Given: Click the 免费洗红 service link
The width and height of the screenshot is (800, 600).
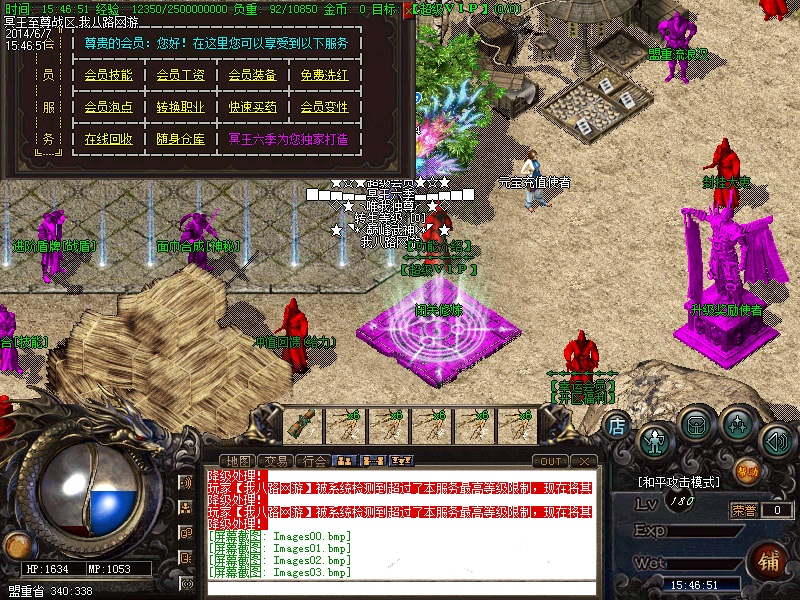Looking at the screenshot, I should (324, 75).
